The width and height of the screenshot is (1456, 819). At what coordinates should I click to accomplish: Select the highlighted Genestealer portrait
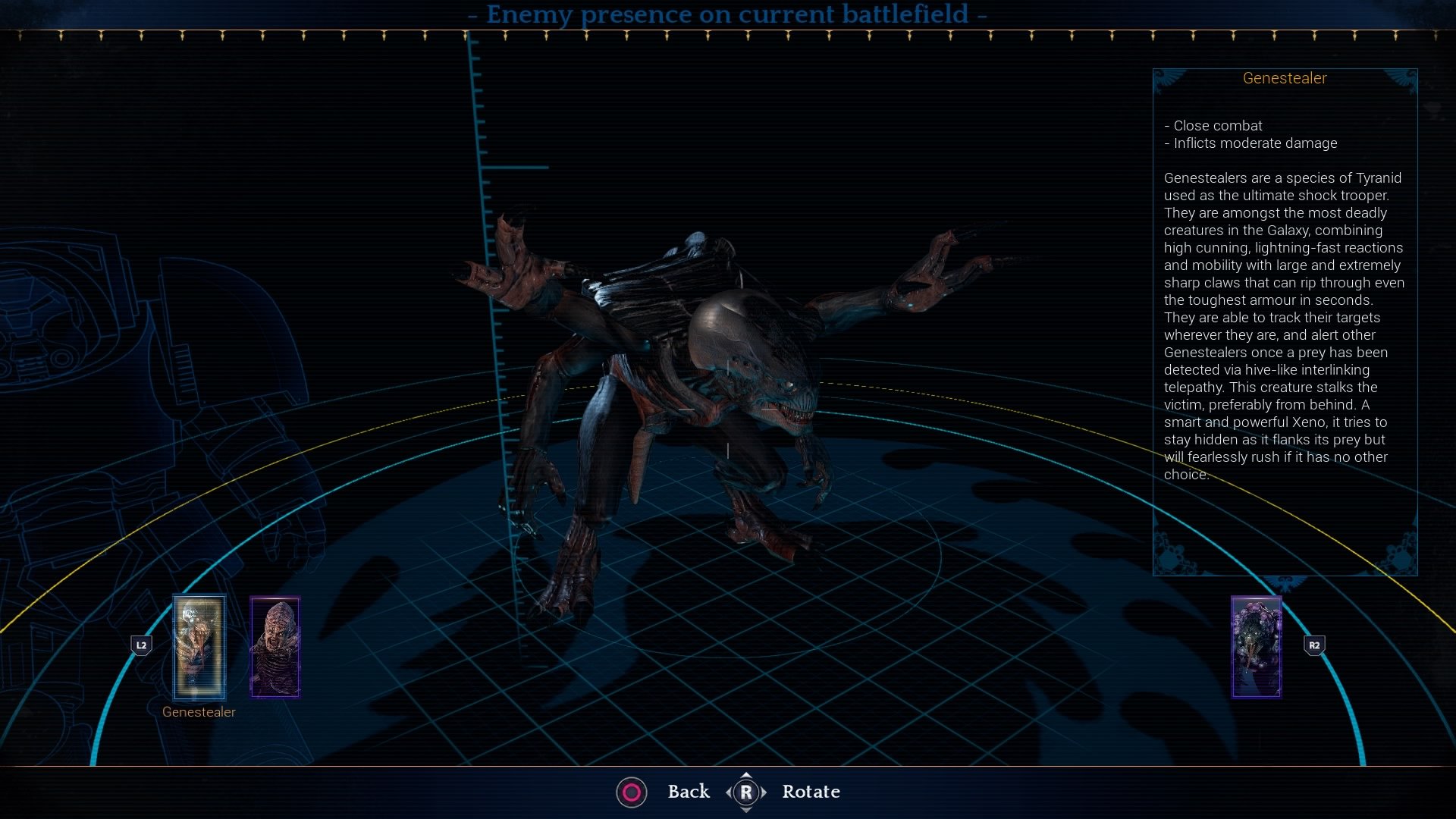(x=199, y=648)
